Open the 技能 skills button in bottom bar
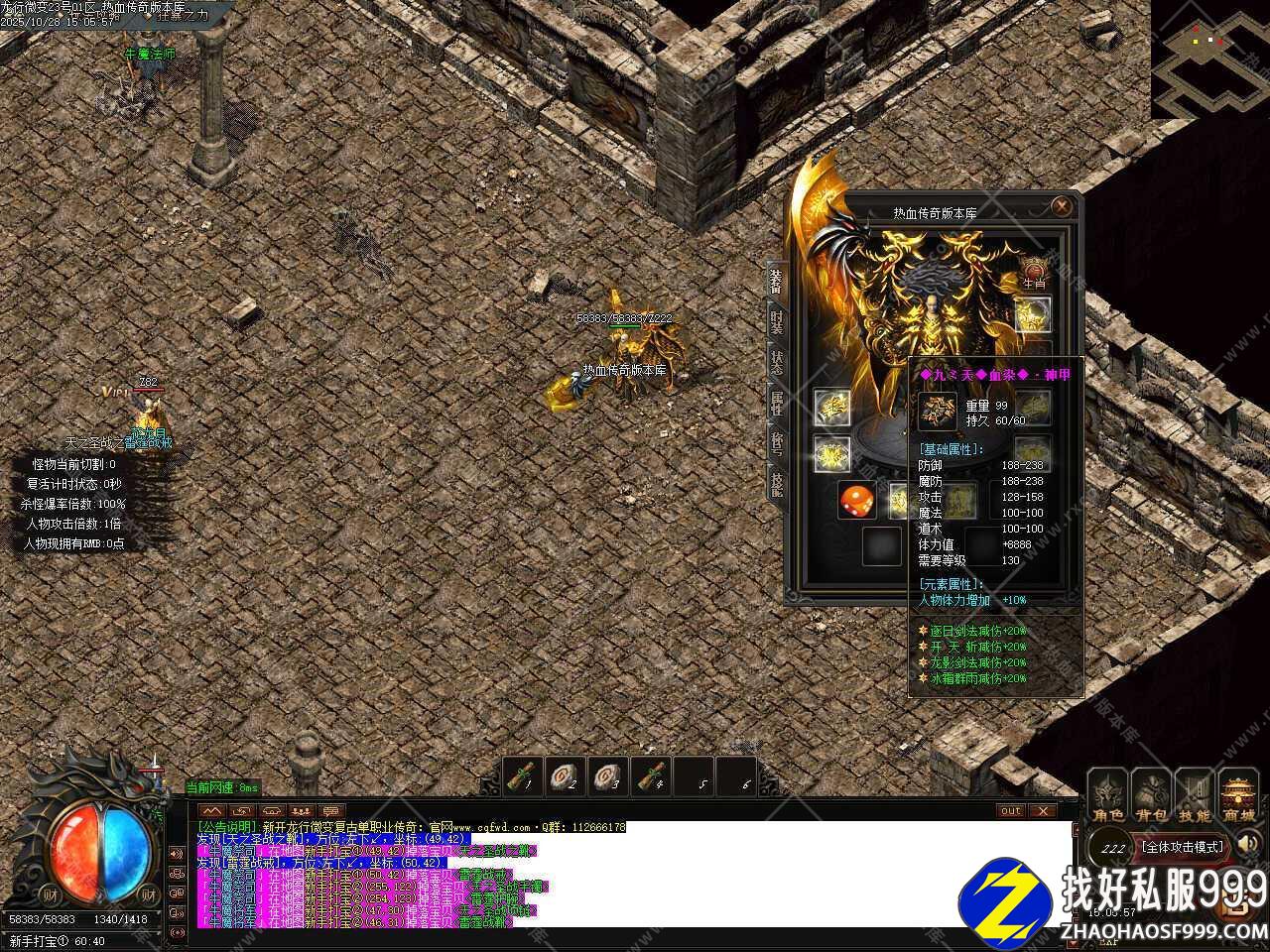The image size is (1270, 952). coord(1195,797)
